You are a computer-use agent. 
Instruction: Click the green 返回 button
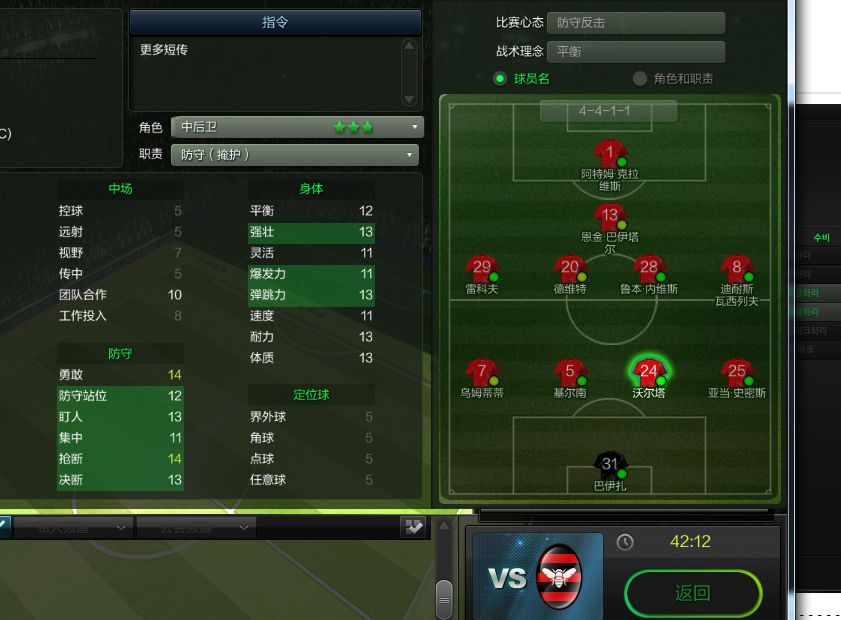[x=692, y=594]
